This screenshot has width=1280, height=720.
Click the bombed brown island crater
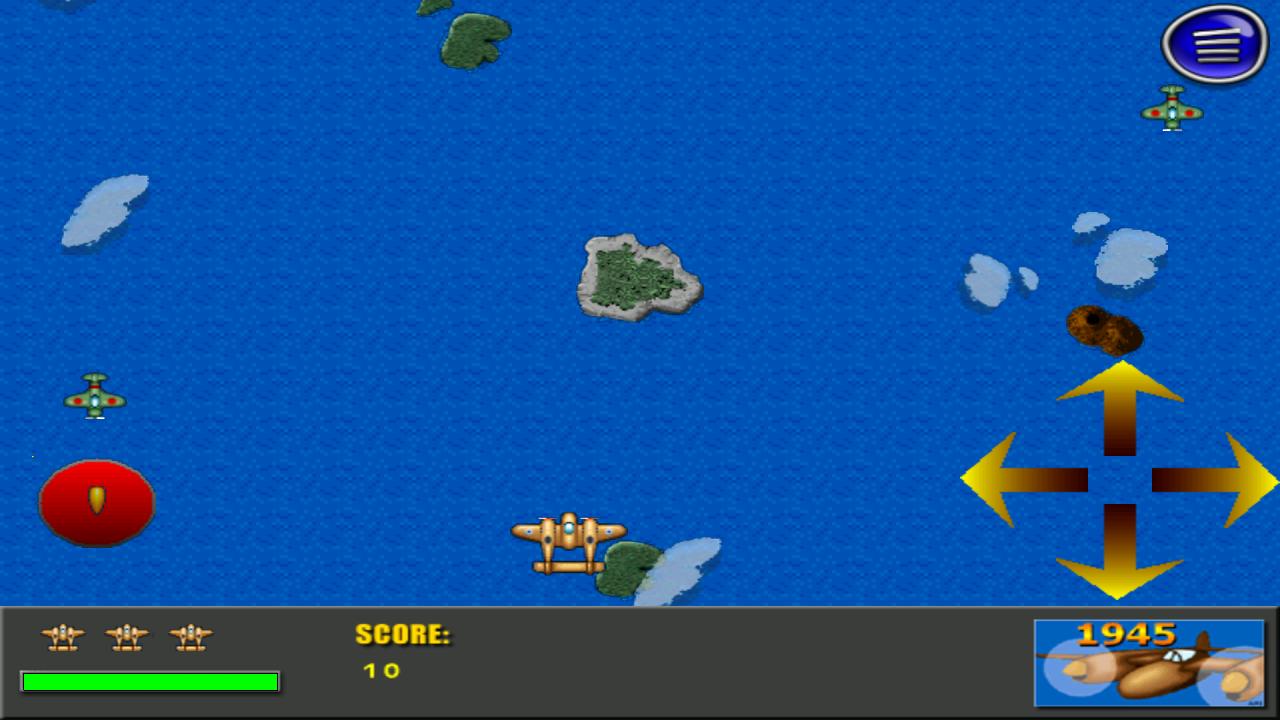tap(1103, 331)
